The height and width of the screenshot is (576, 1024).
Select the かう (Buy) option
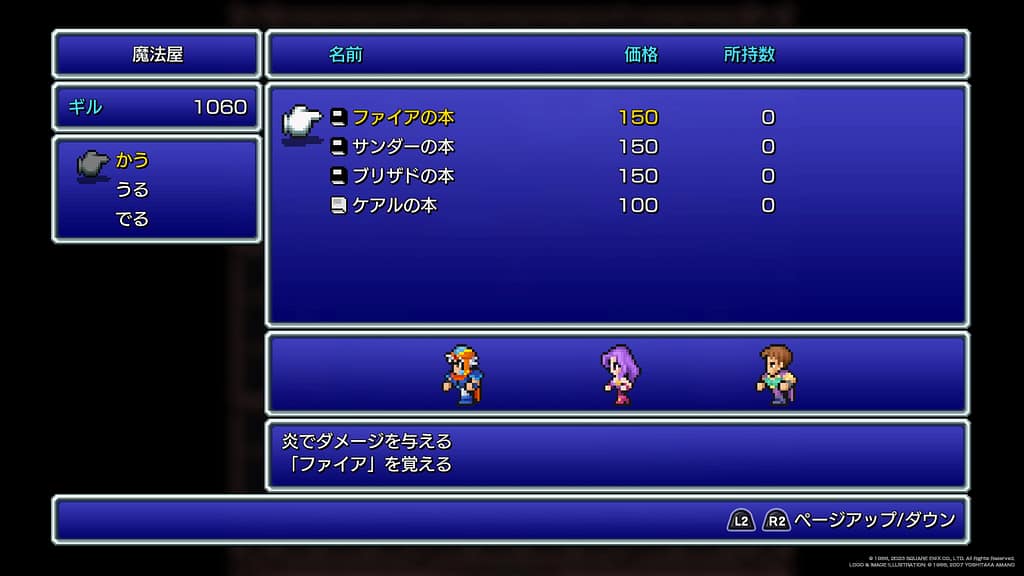pos(132,160)
